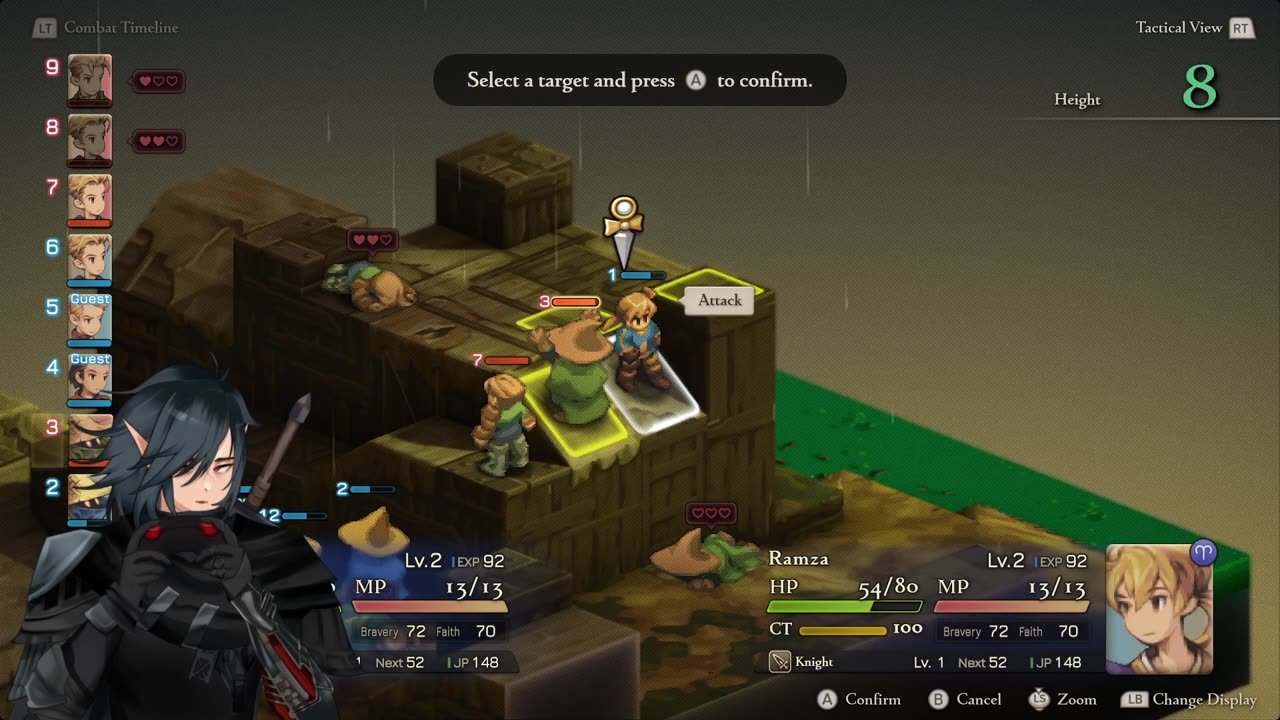
Task: Choose turn 6 unit in the timeline
Action: coord(89,259)
